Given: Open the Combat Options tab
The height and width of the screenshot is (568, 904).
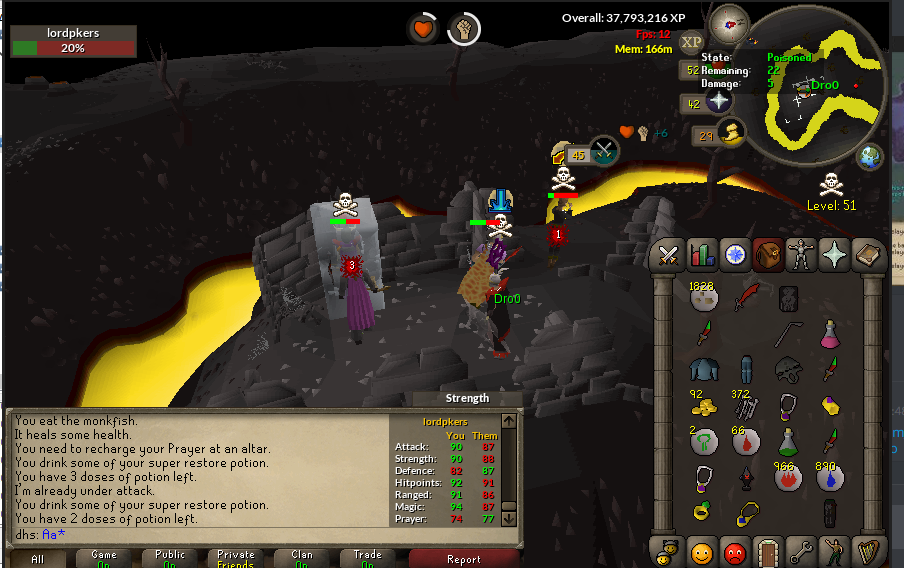Looking at the screenshot, I should [667, 257].
